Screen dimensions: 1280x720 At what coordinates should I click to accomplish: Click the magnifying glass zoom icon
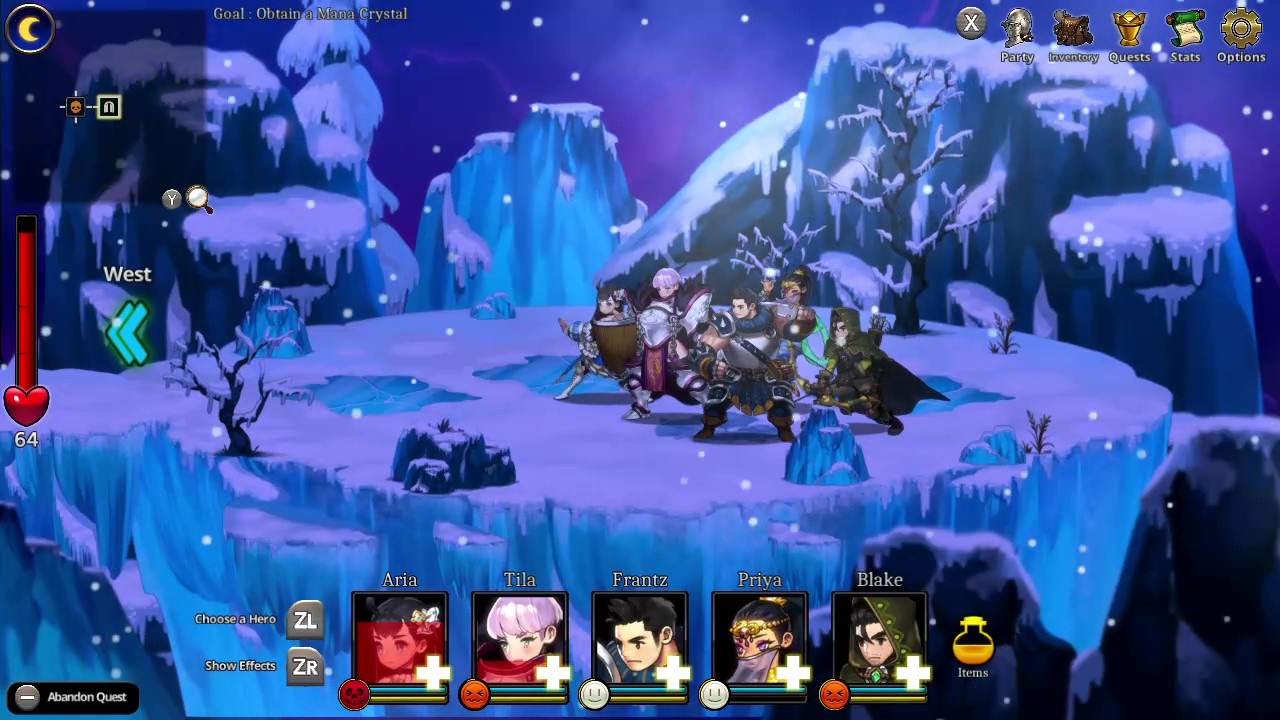coord(198,200)
